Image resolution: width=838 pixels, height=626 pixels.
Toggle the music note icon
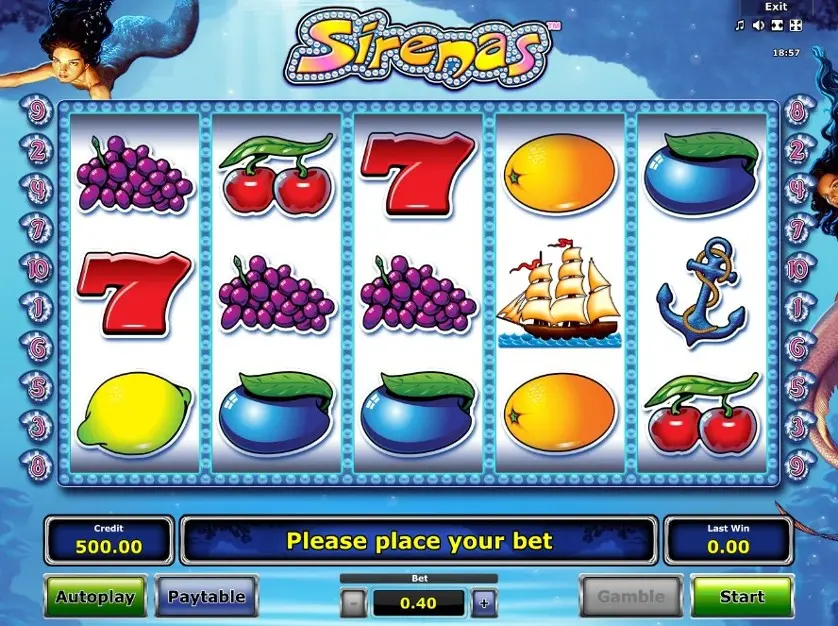pos(742,25)
